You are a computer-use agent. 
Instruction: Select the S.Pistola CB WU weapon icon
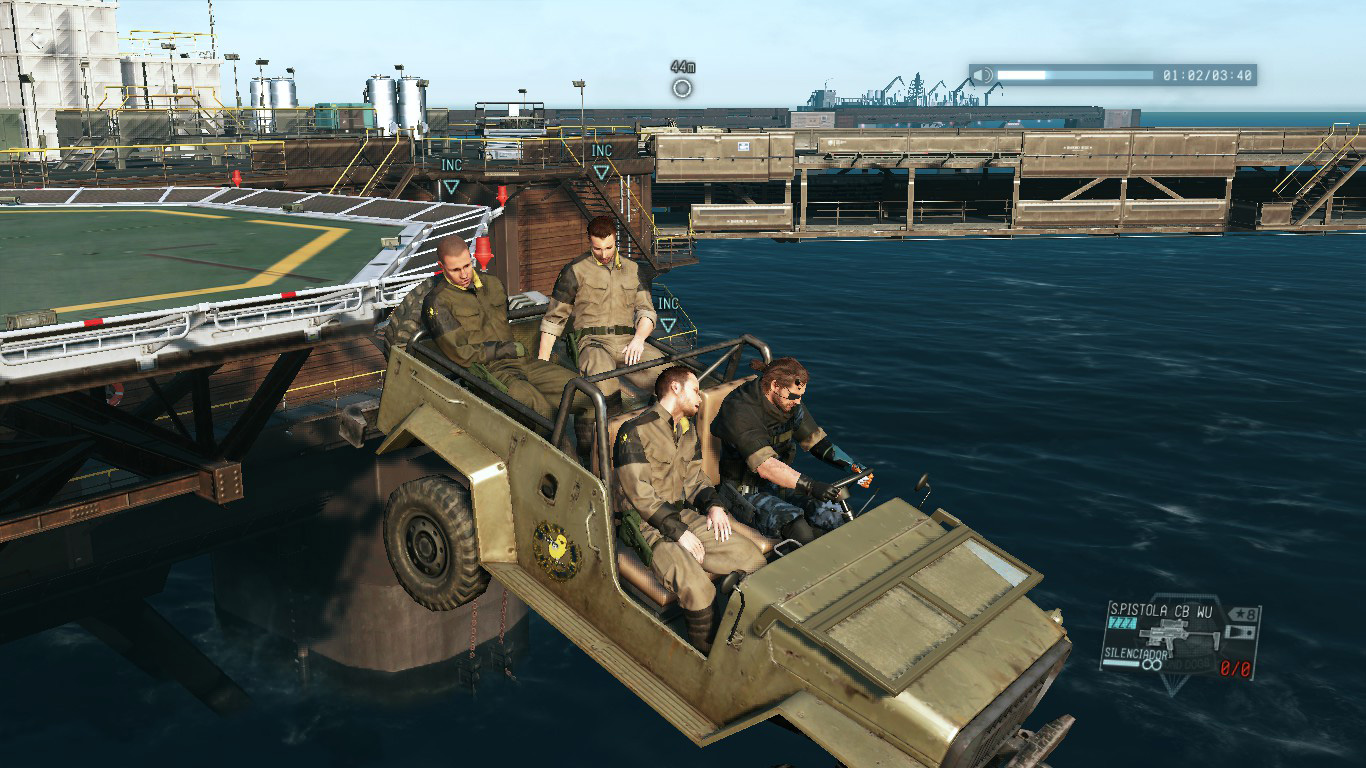[1178, 634]
